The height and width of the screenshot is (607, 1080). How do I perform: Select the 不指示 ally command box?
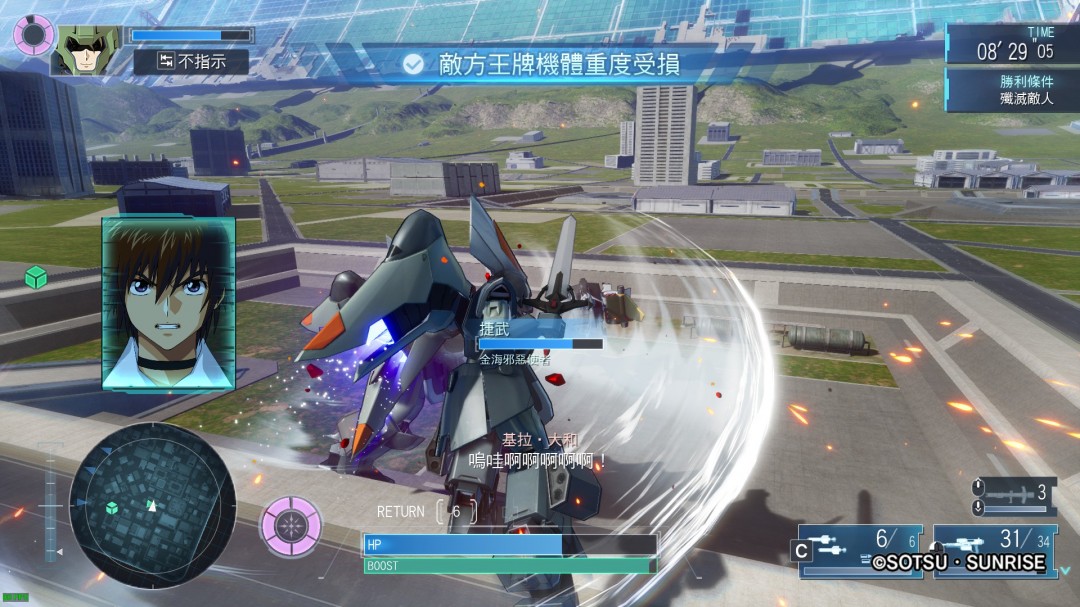tap(191, 62)
